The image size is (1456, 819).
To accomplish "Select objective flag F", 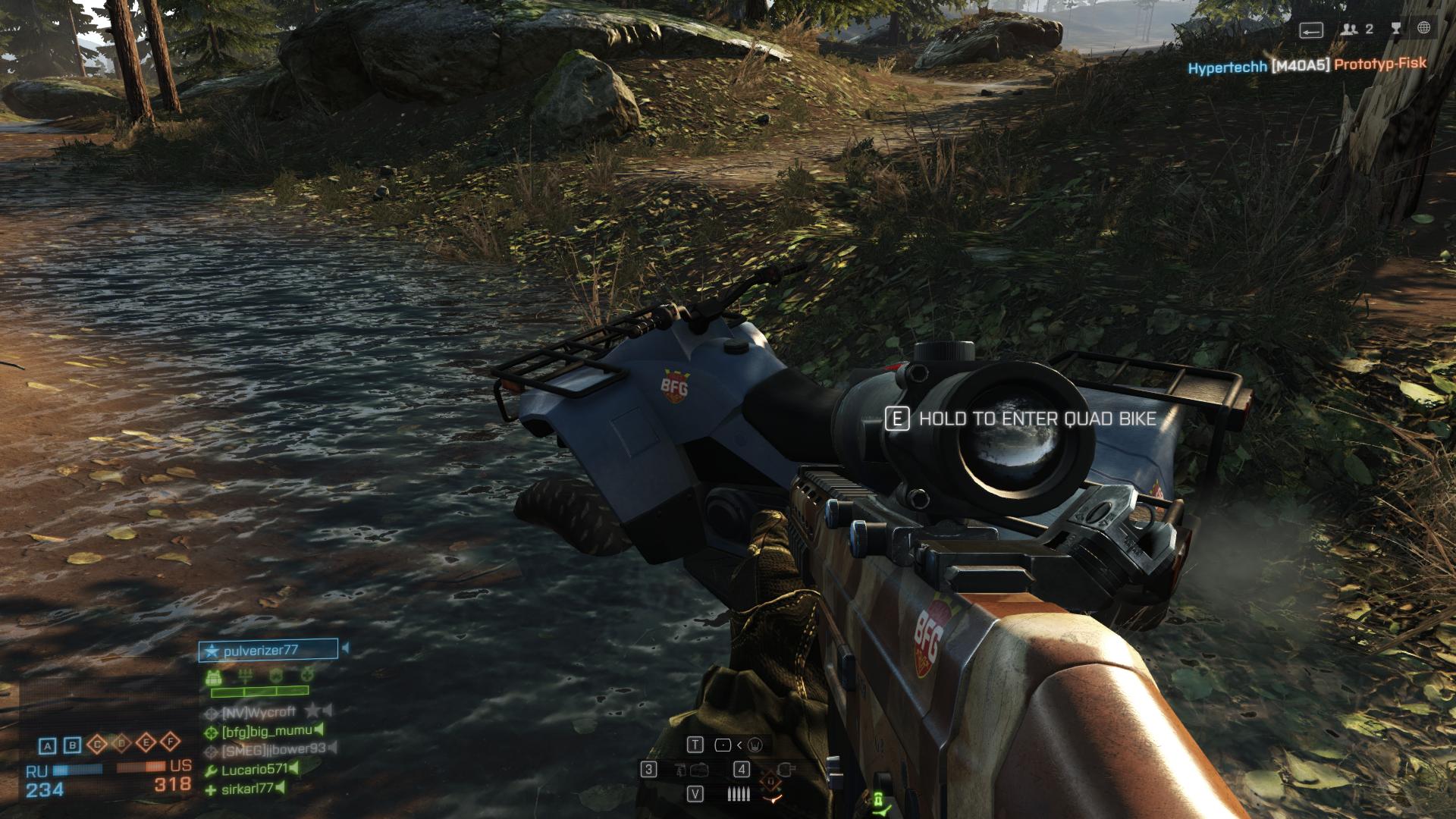I will [x=171, y=742].
